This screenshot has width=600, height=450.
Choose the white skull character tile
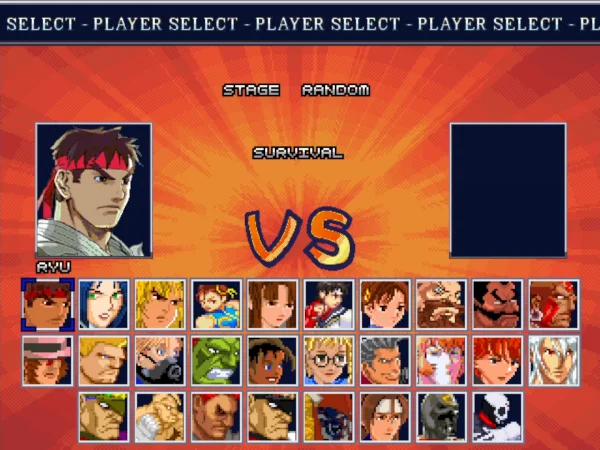497,417
